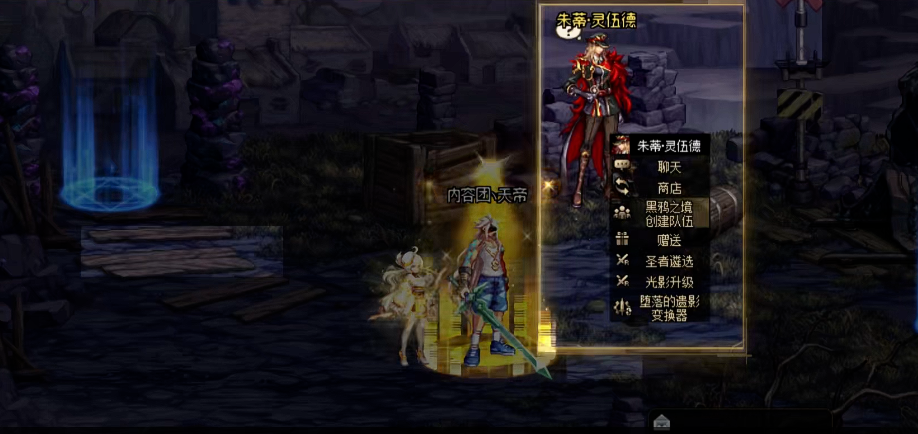Open the 堕落的遗影 变换器 entry
The height and width of the screenshot is (434, 918).
point(669,307)
